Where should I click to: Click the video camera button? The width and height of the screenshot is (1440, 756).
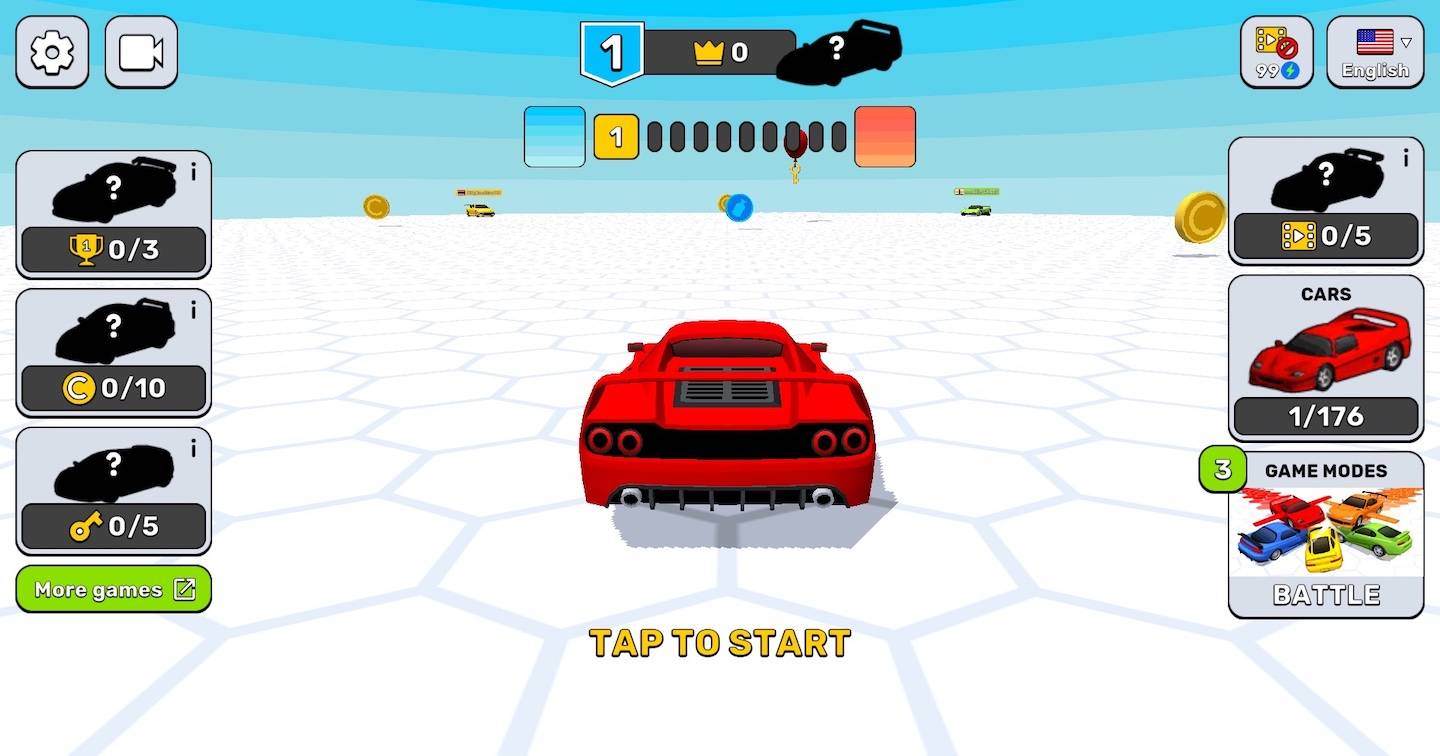tap(141, 52)
